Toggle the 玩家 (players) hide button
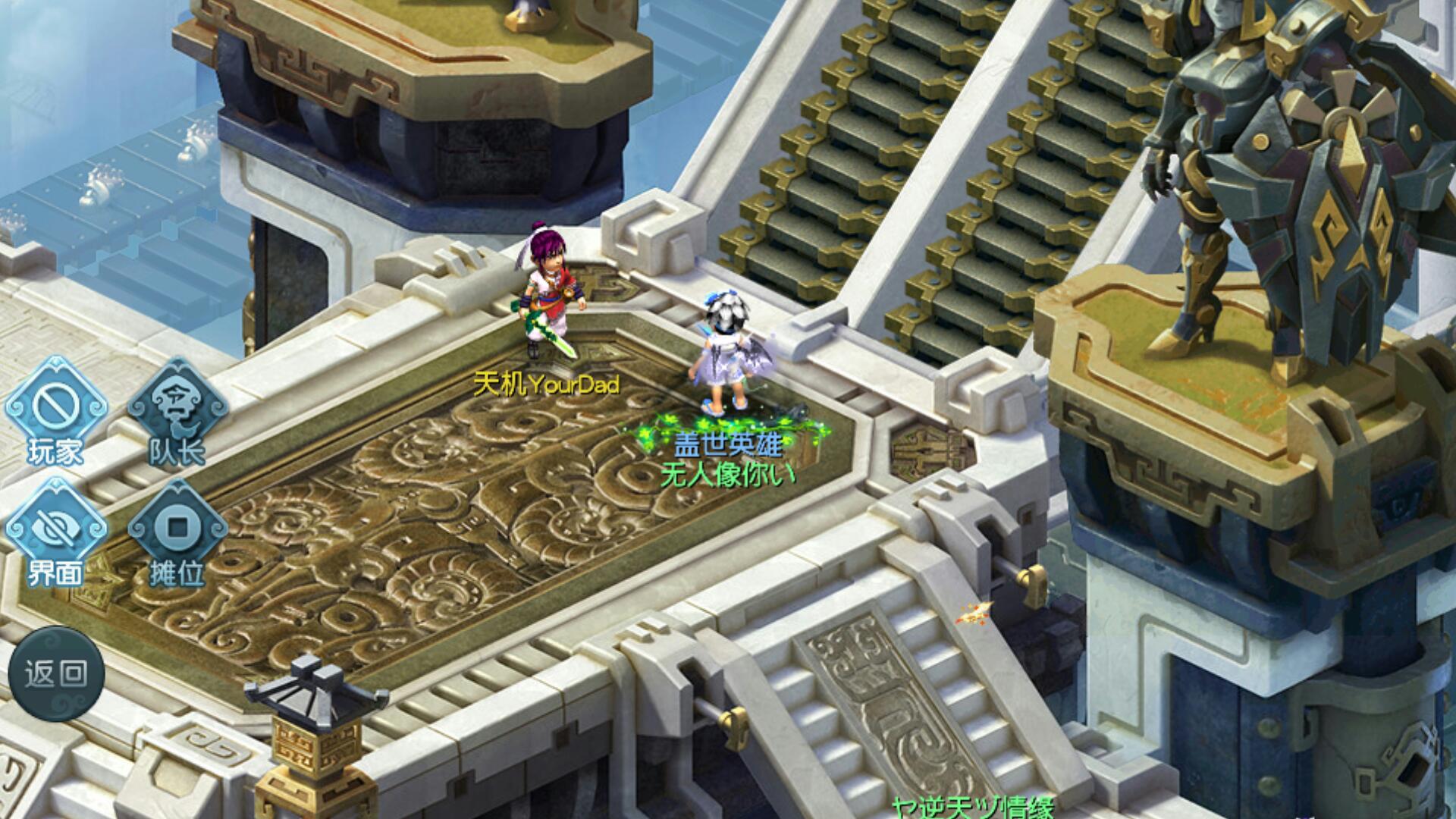Image resolution: width=1456 pixels, height=819 pixels. pos(55,410)
